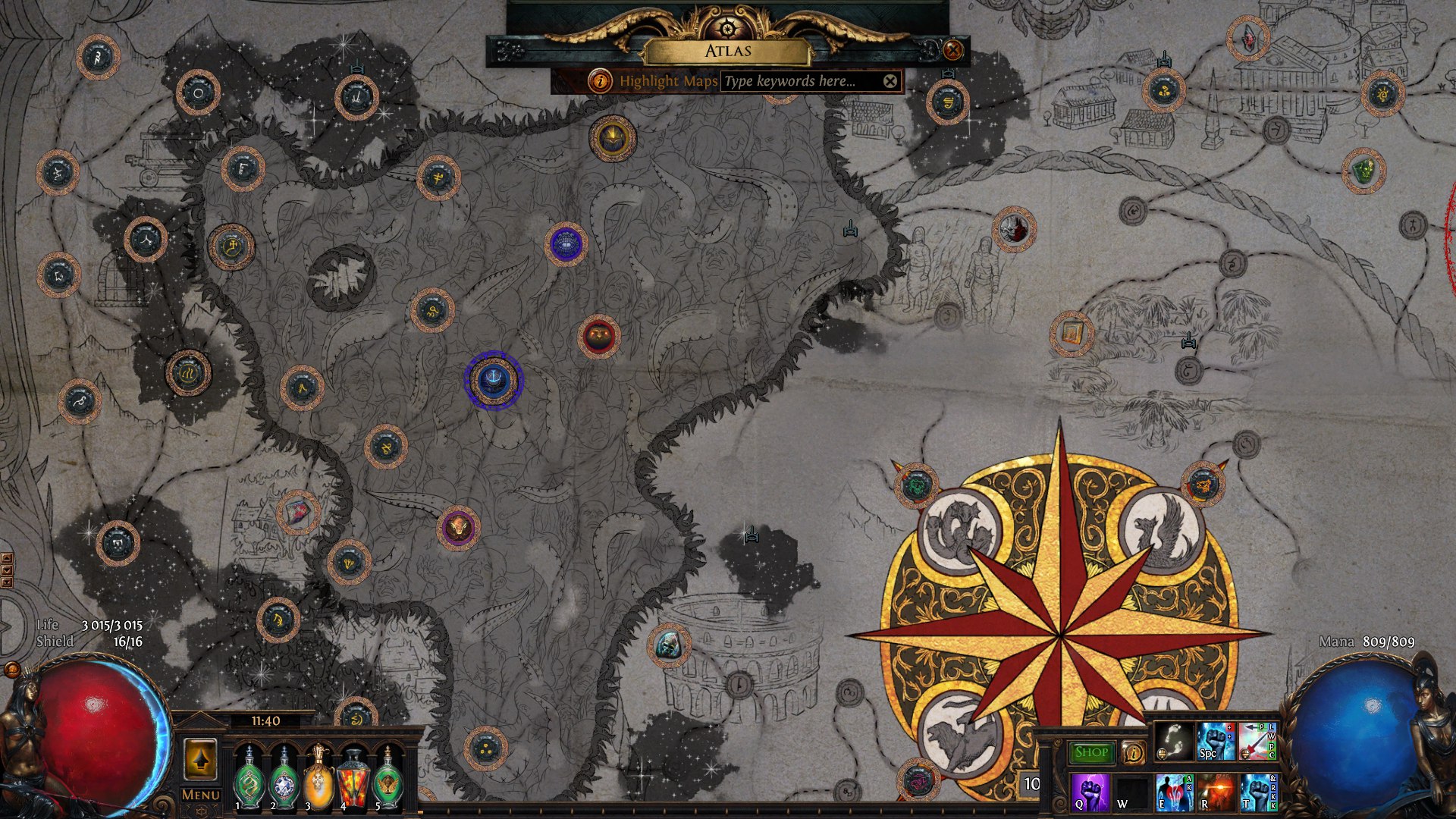The height and width of the screenshot is (819, 1456).
Task: Open the Shop
Action: pos(1091,752)
